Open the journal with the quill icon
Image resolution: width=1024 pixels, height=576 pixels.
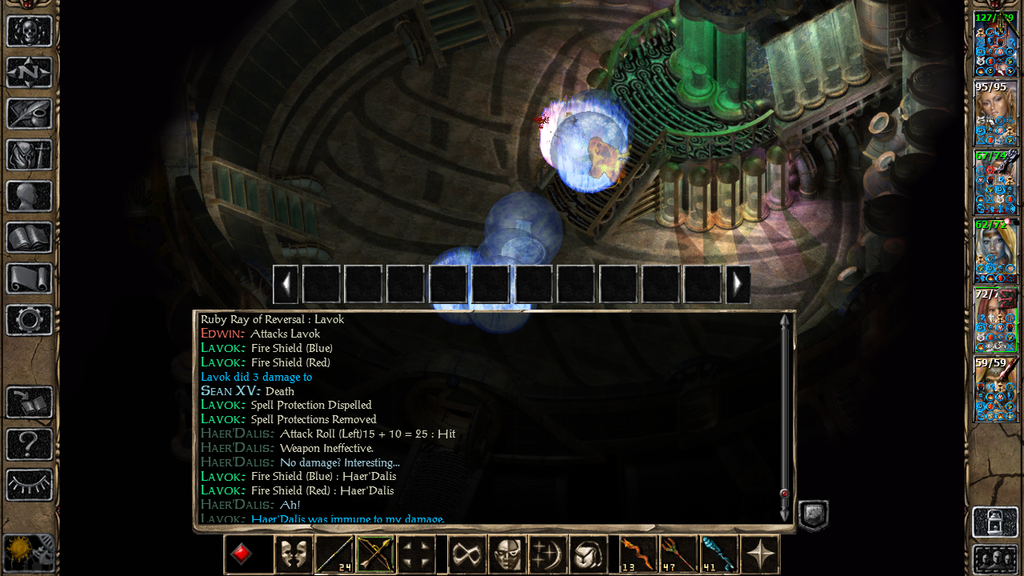point(29,113)
